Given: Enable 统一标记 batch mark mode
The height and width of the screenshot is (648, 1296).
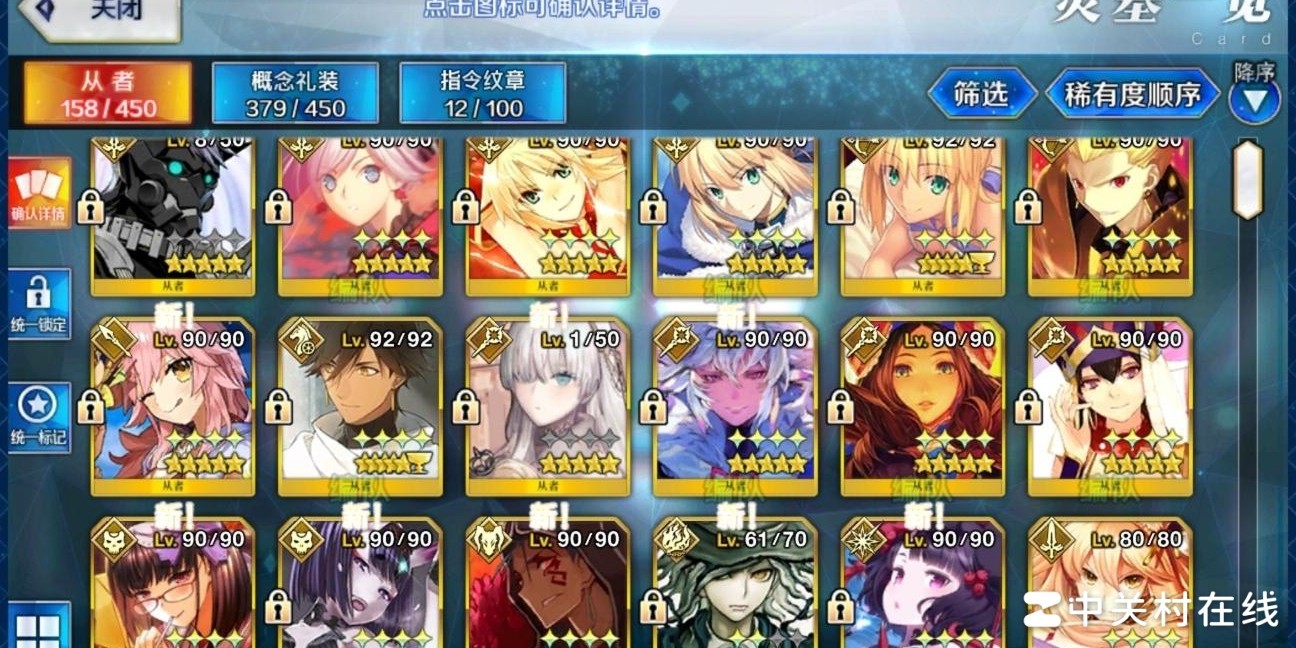Looking at the screenshot, I should point(38,418).
